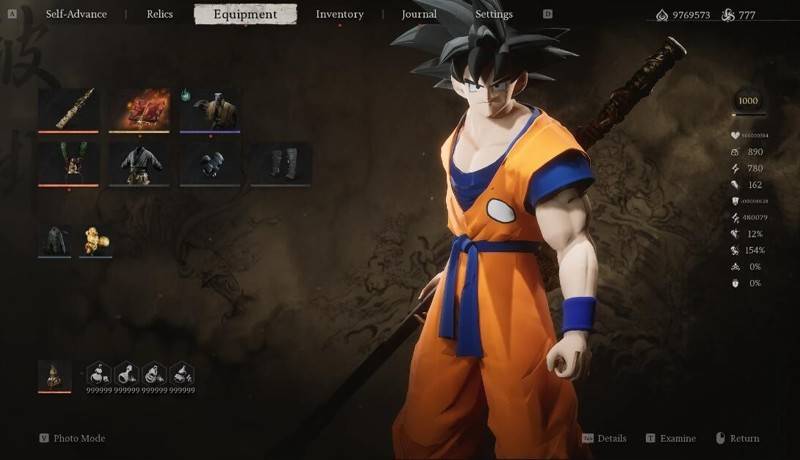Select the green-horned headgear slot
The width and height of the screenshot is (800, 460).
pyautogui.click(x=68, y=162)
